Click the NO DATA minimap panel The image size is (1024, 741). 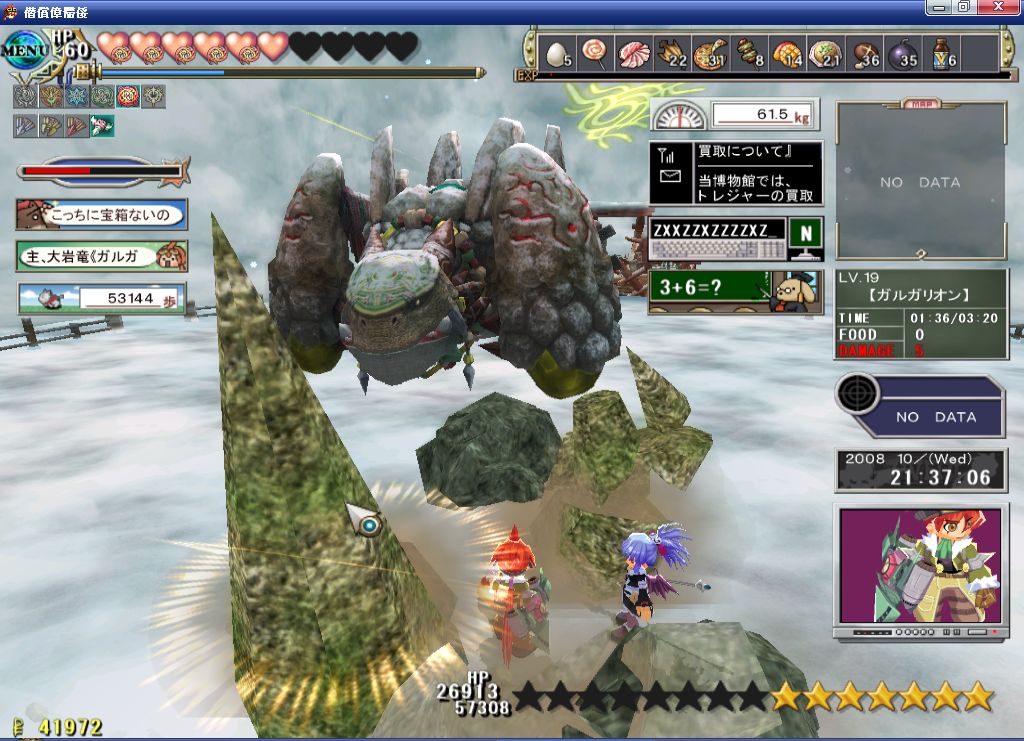(x=920, y=182)
